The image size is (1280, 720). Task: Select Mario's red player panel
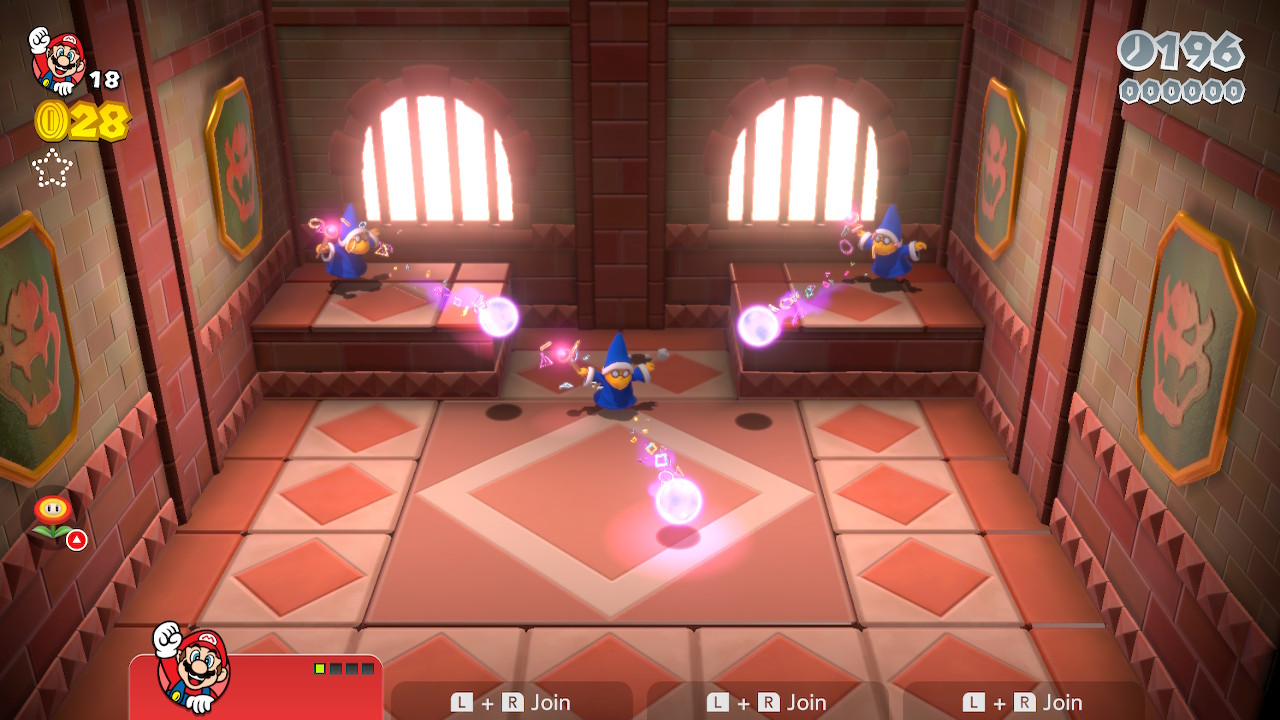(x=256, y=686)
